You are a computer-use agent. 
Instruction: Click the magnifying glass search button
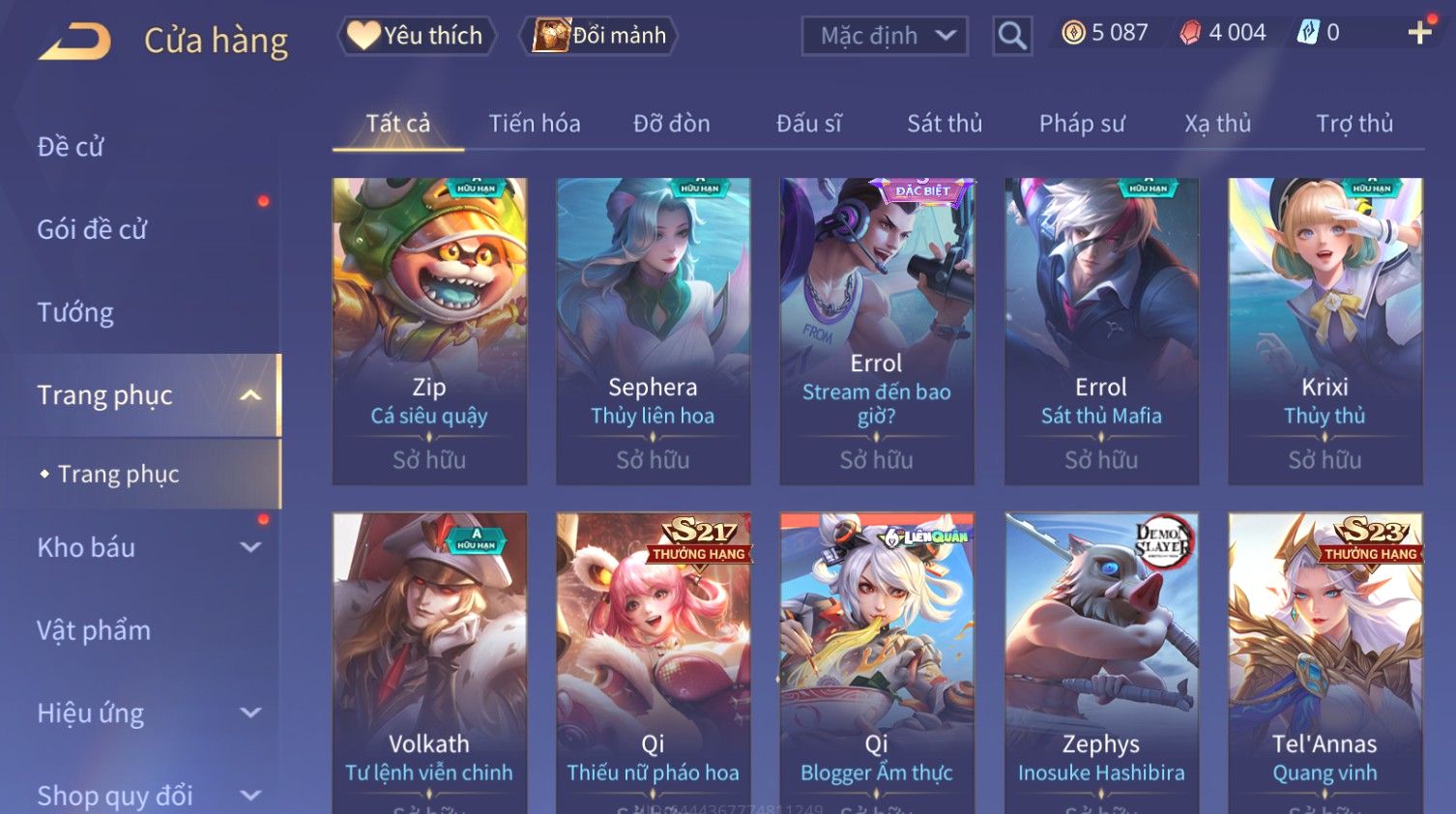pos(1012,36)
